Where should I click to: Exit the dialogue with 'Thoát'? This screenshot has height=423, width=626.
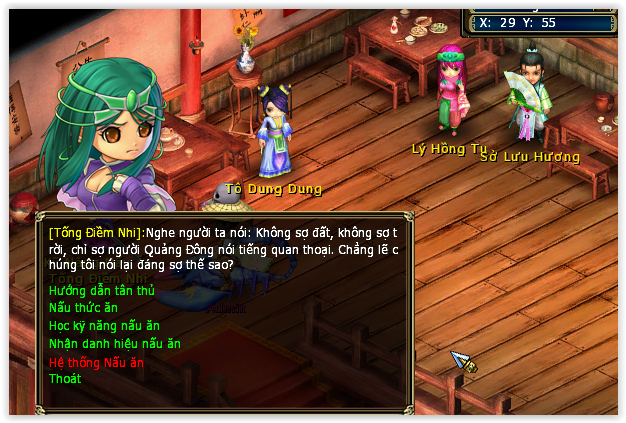(65, 379)
